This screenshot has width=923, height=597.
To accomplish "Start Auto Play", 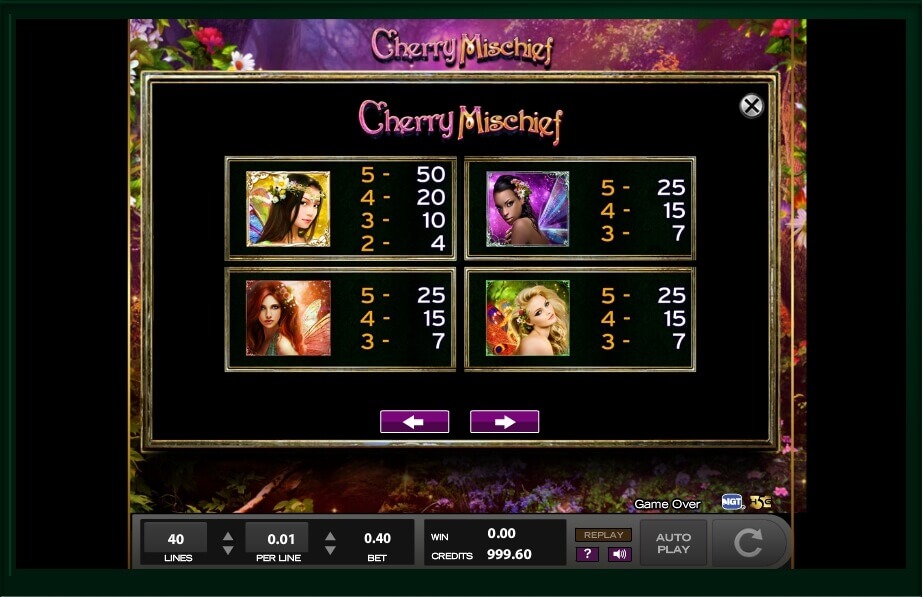I will click(673, 544).
